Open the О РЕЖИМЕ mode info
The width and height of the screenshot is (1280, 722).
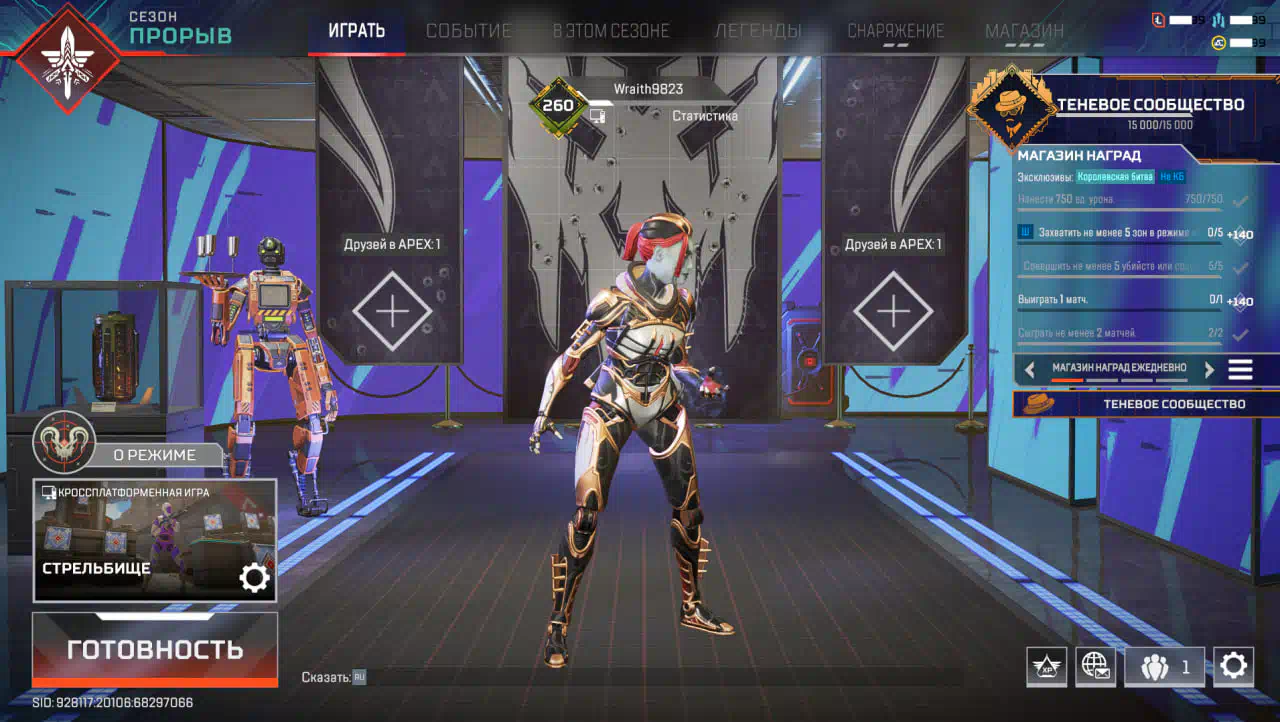tap(153, 455)
